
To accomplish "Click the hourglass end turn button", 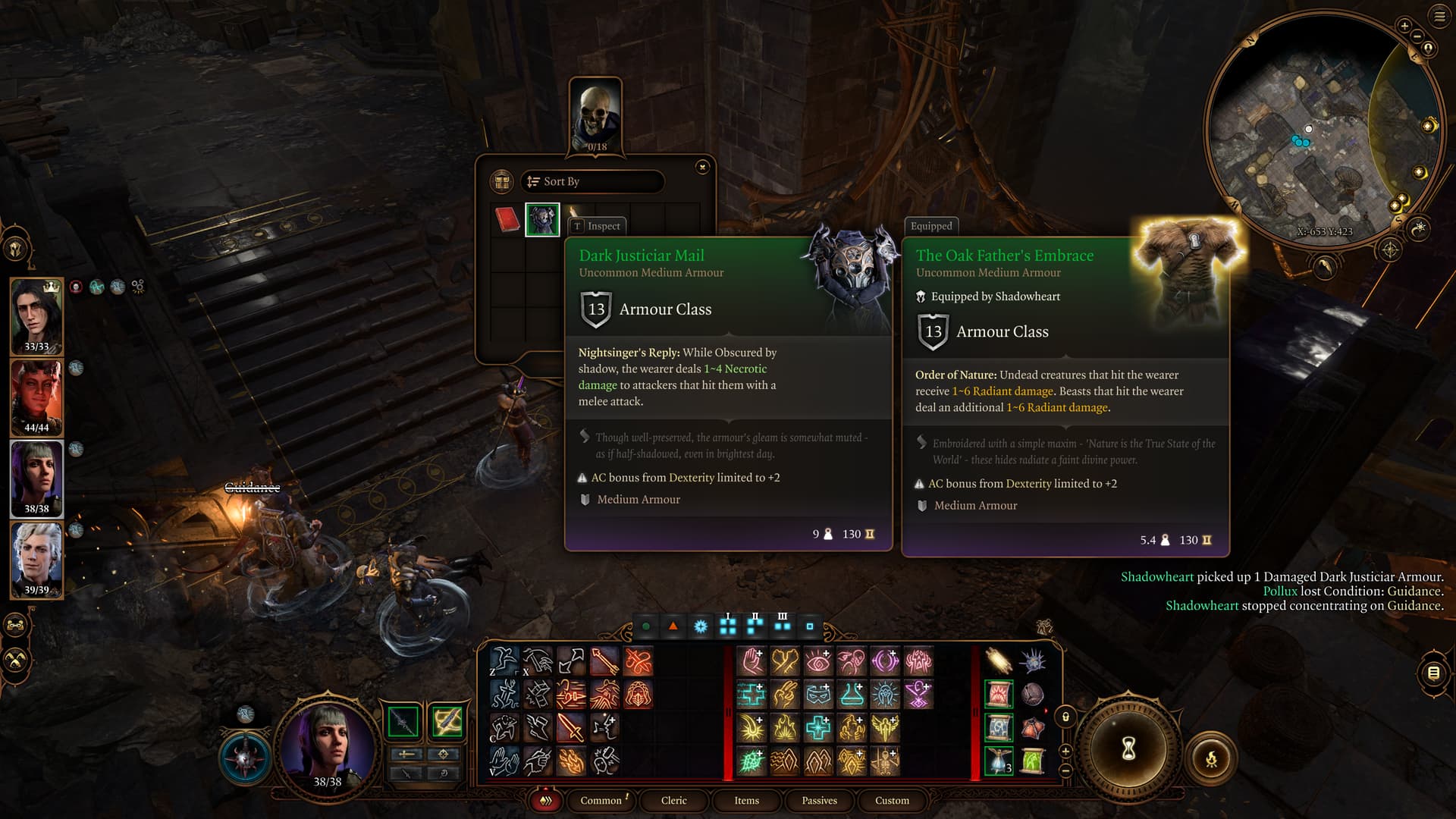I will (1128, 750).
